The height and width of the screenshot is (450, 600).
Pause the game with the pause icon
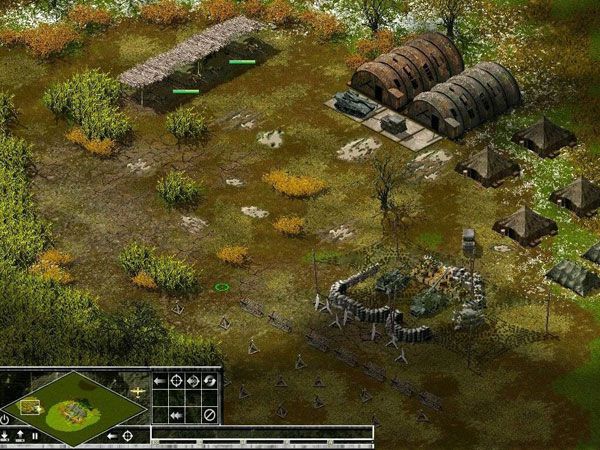(x=36, y=435)
